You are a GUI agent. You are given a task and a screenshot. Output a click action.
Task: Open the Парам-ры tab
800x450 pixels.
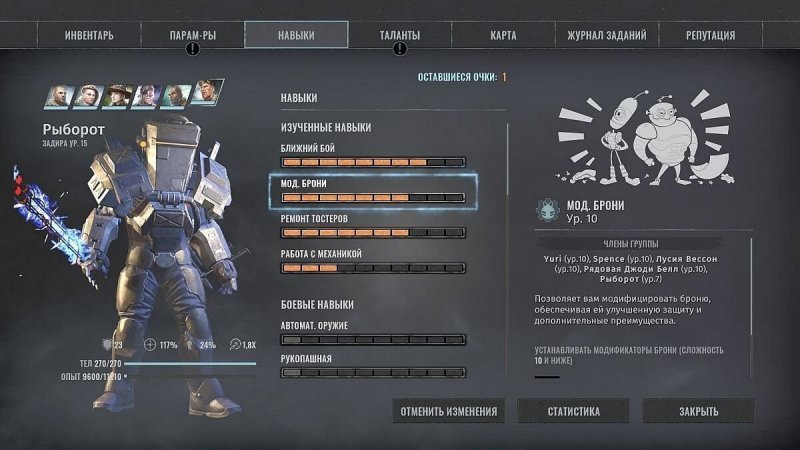[x=193, y=35]
